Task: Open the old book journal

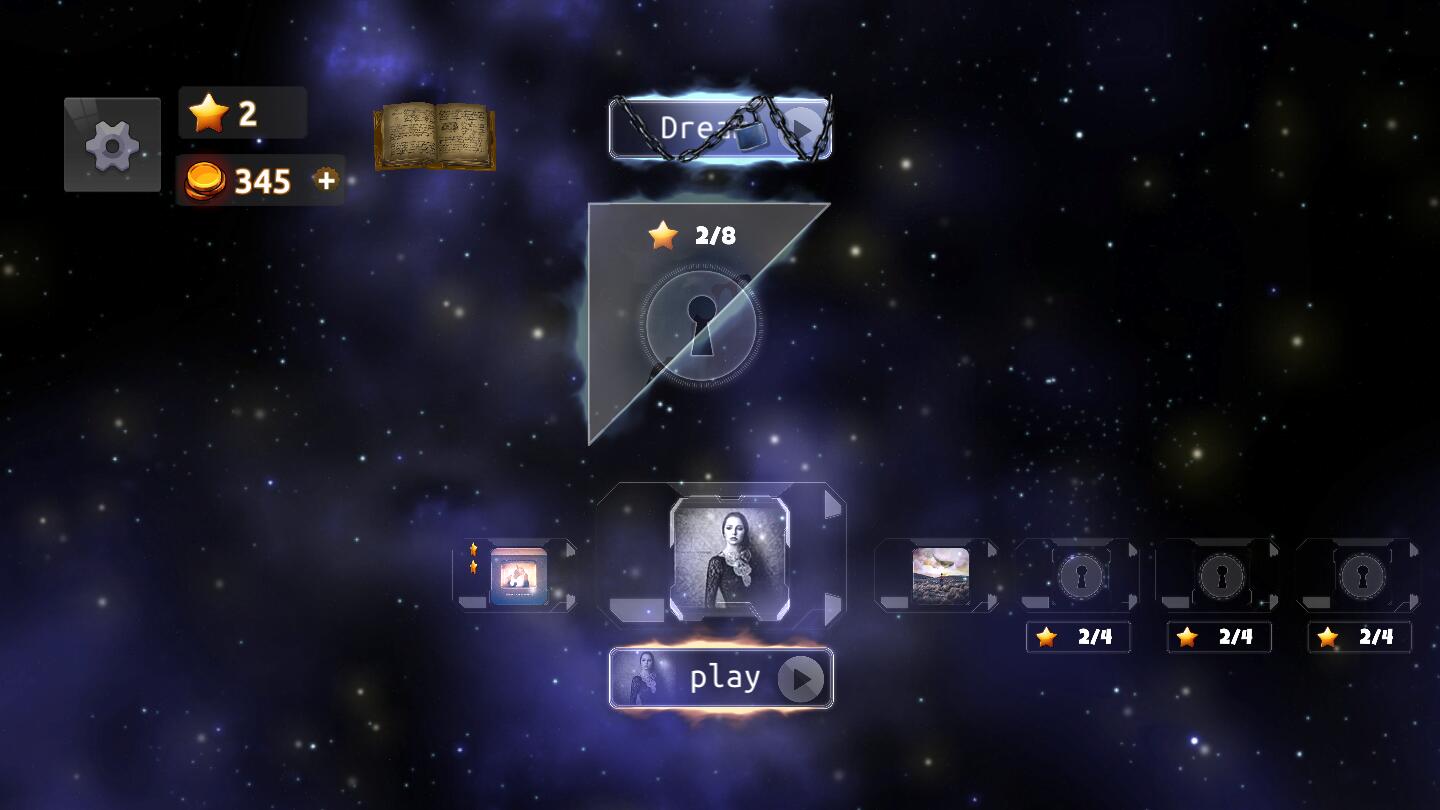Action: coord(435,135)
